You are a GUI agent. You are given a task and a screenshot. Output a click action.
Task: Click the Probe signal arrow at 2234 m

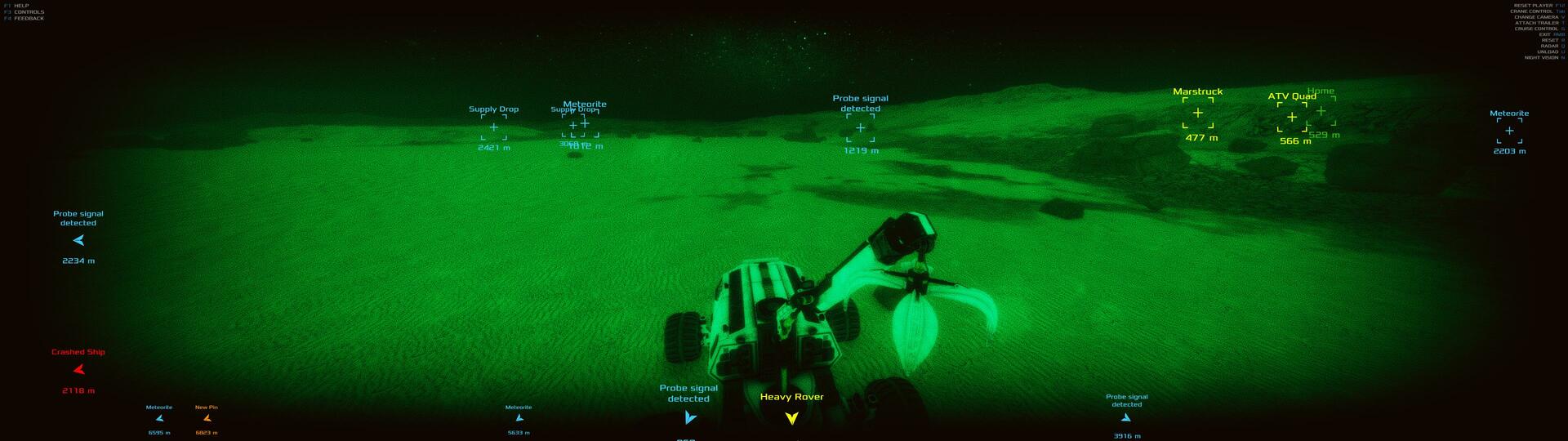click(78, 241)
